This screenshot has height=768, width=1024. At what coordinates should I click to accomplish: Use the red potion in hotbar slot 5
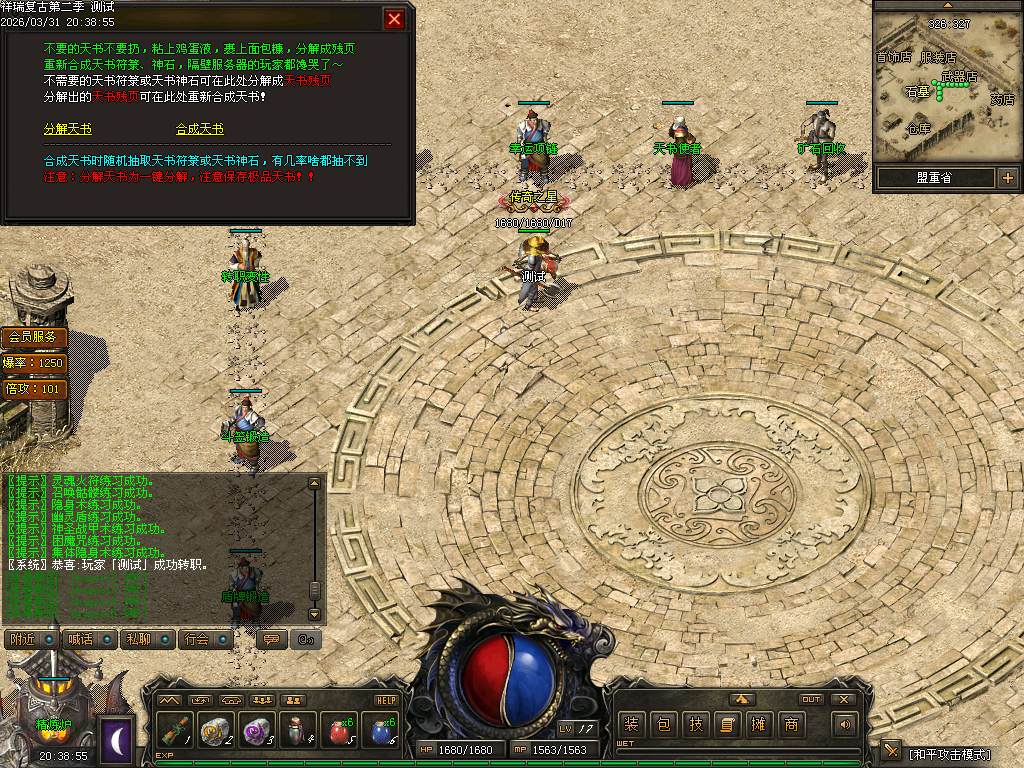point(338,731)
